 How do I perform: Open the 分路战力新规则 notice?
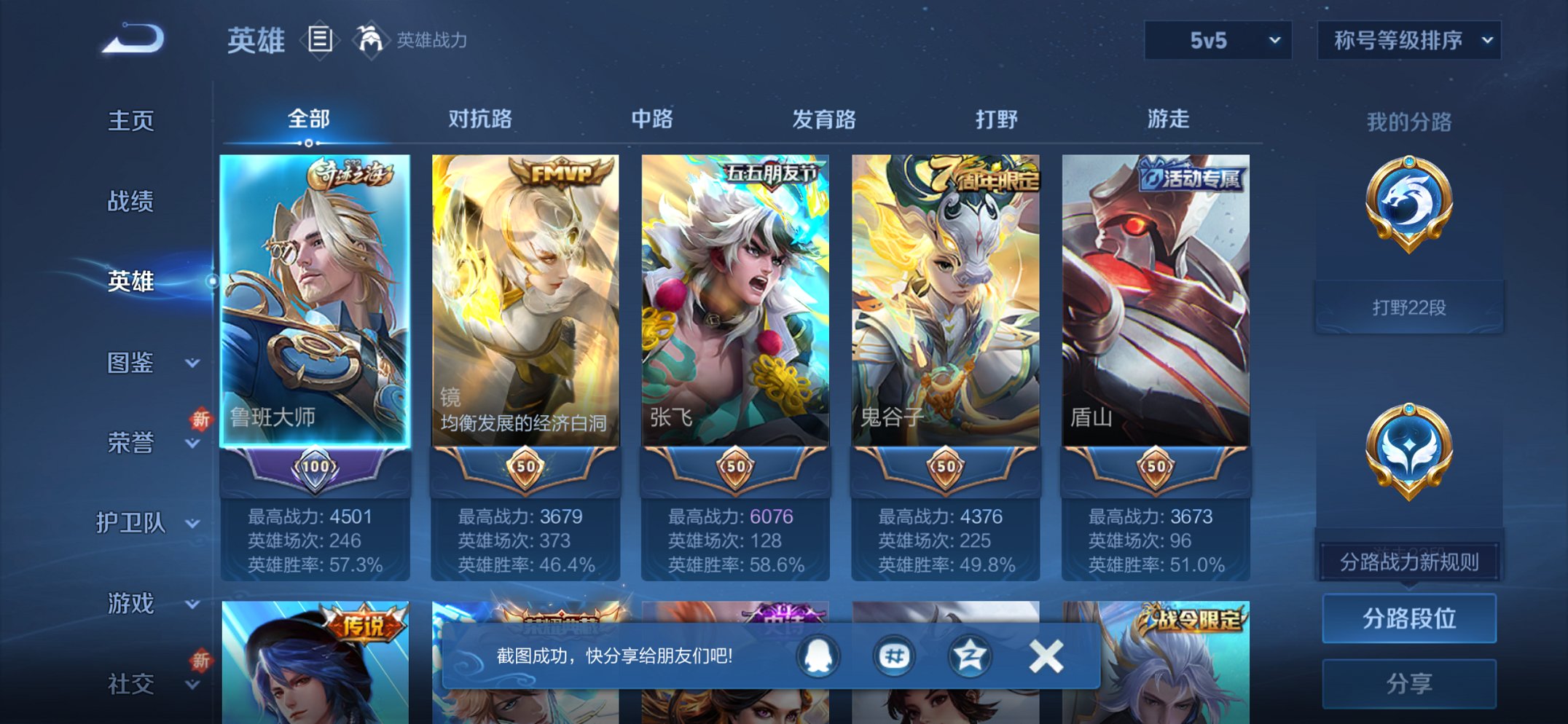(1408, 562)
